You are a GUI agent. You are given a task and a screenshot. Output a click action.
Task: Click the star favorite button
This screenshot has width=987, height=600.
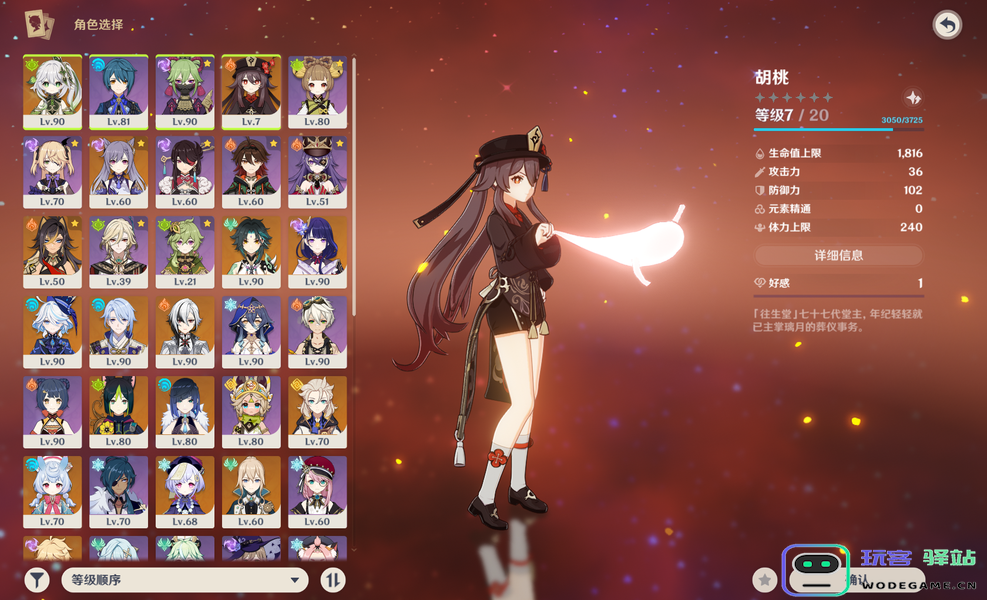(x=765, y=579)
